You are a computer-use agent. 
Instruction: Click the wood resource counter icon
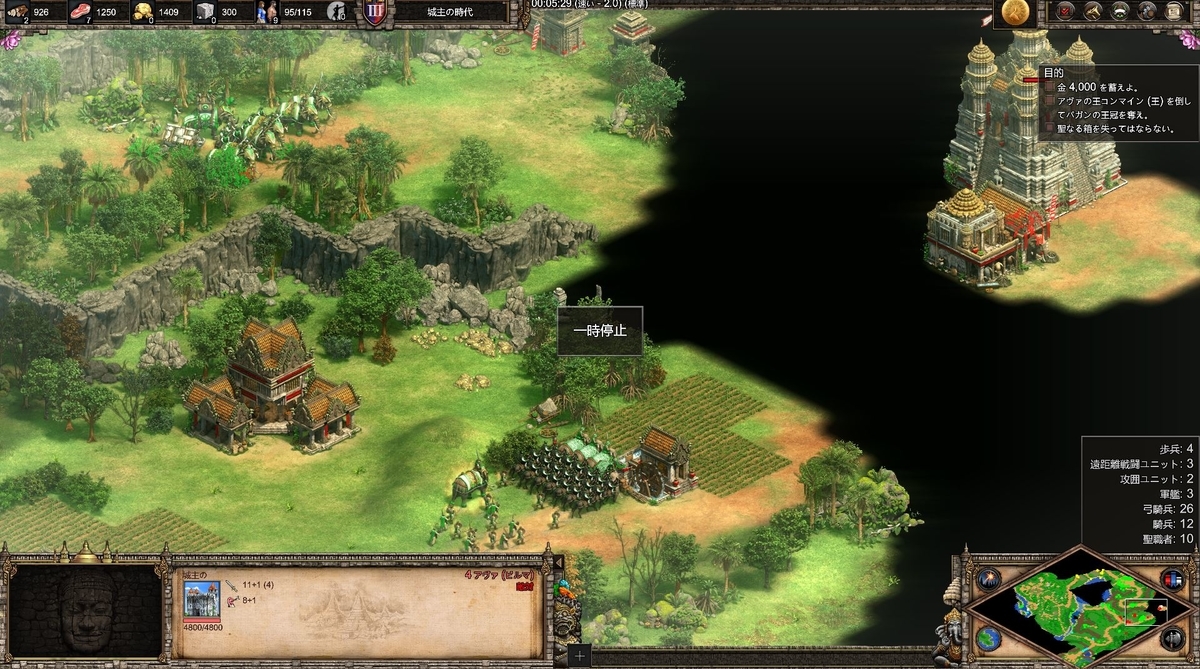pos(17,12)
